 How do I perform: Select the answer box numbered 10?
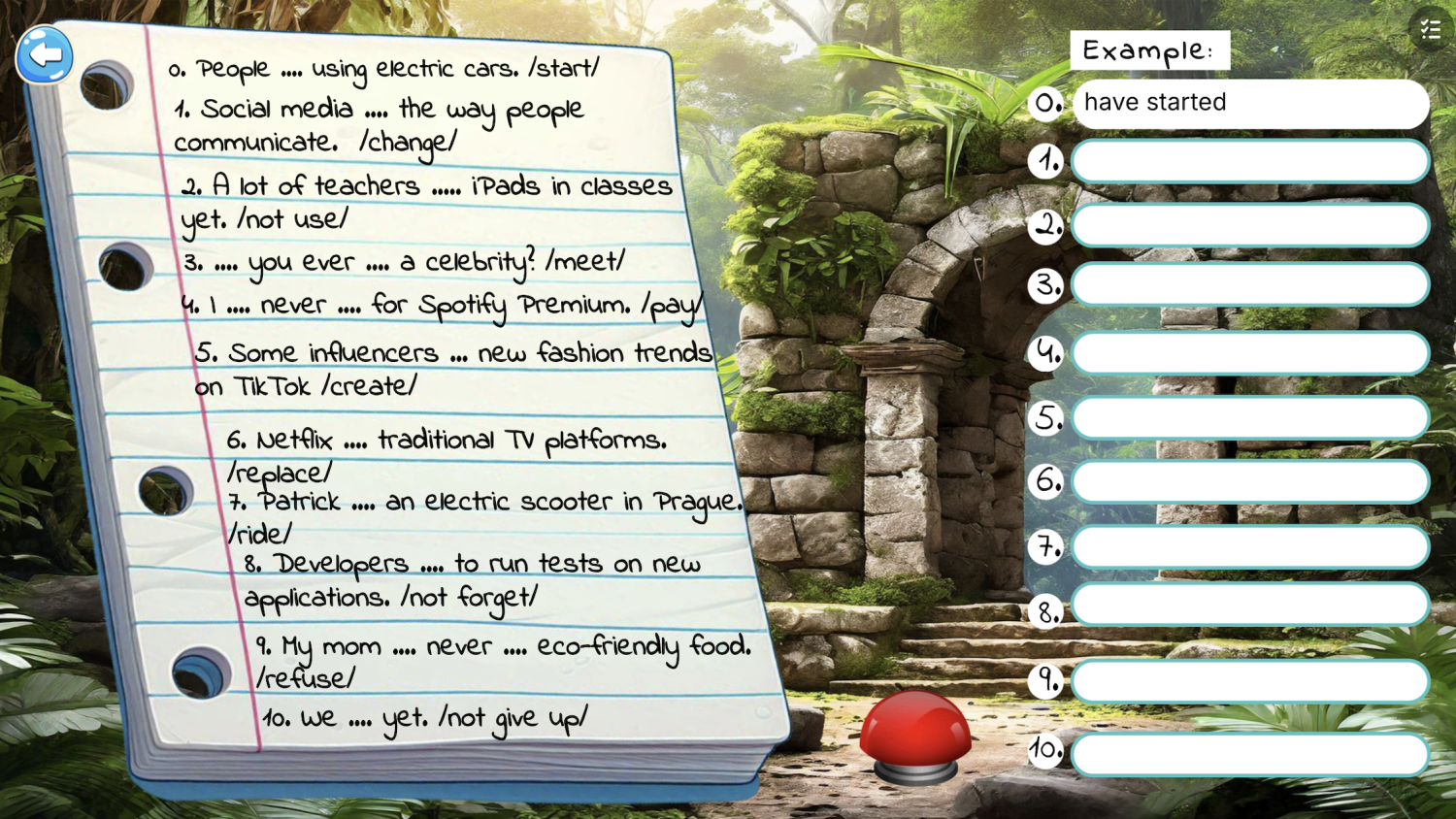[x=1250, y=754]
